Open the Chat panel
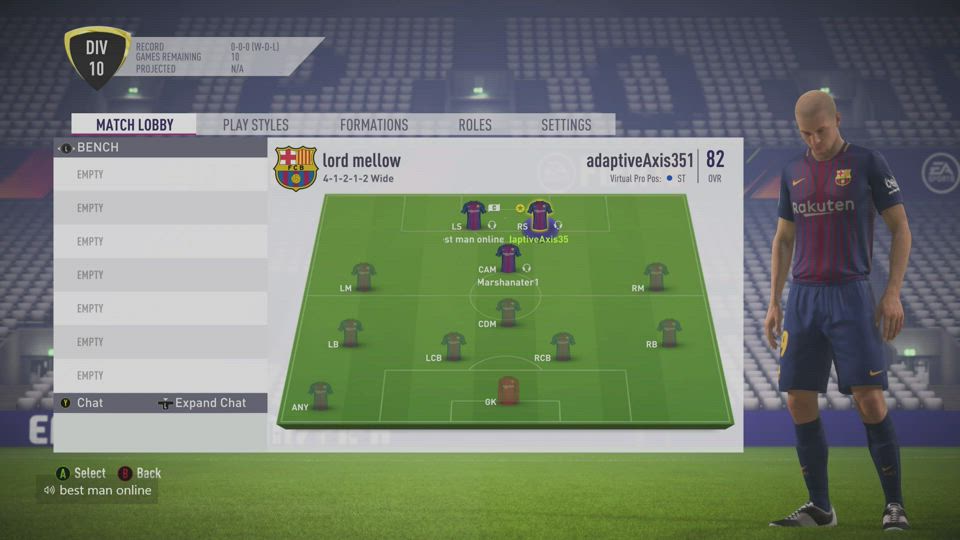Screen dimensions: 960x540 click(x=90, y=403)
